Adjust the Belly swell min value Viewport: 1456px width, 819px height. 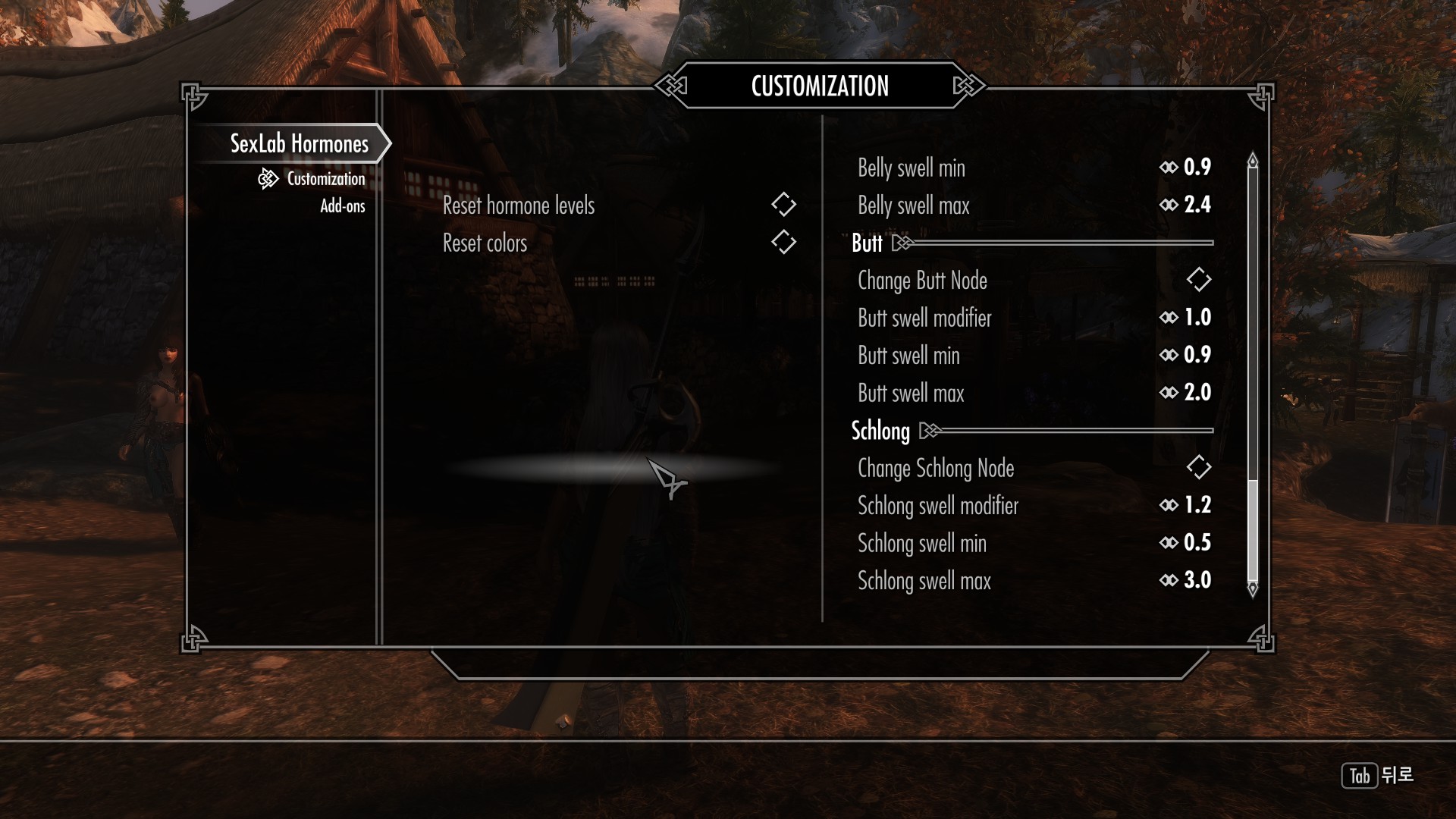click(x=1033, y=168)
